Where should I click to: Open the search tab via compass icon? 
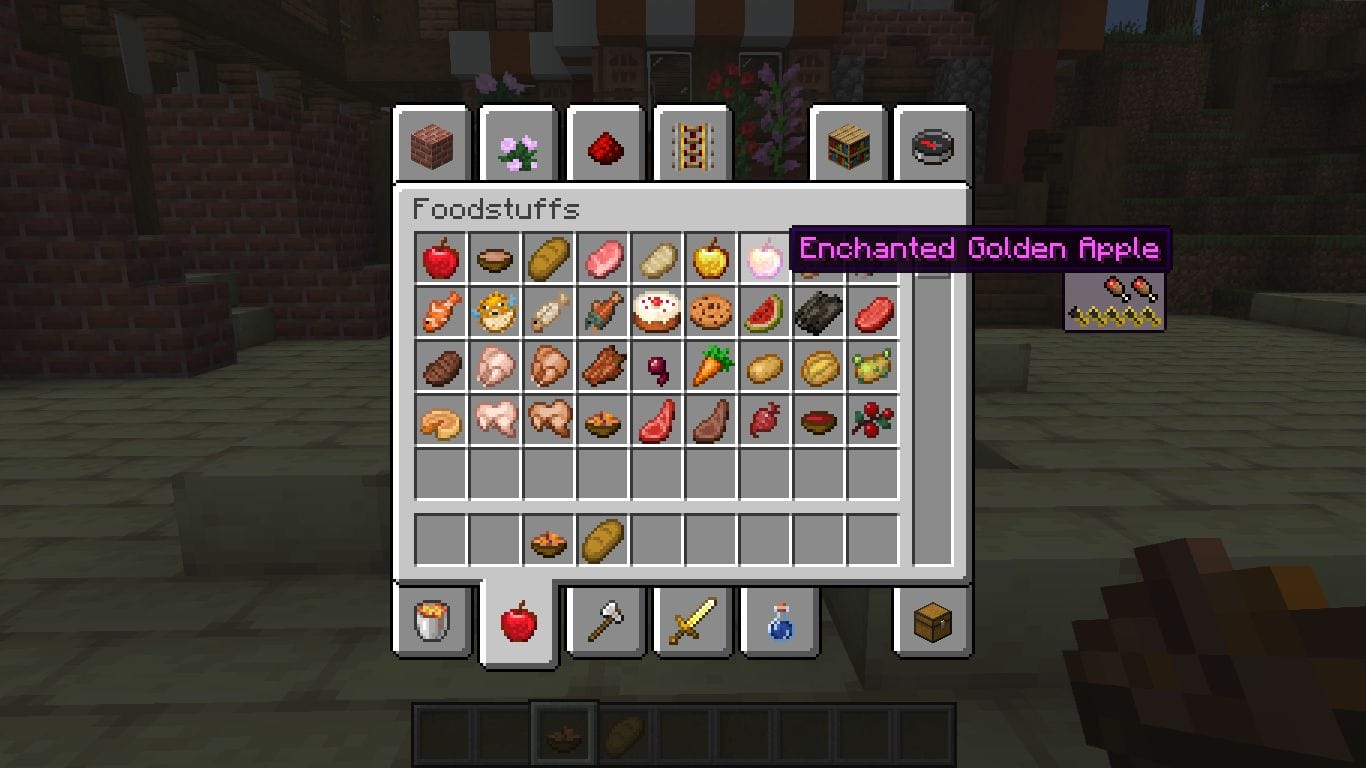click(932, 145)
